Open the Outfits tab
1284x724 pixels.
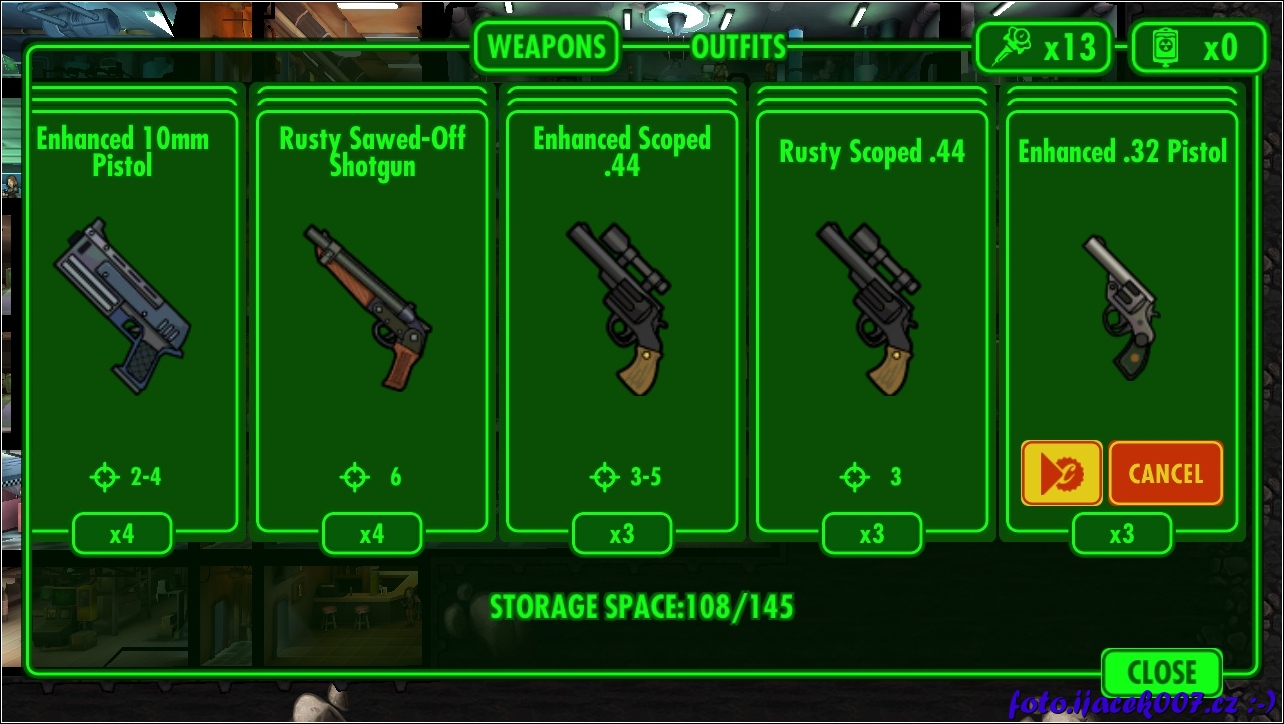[739, 46]
